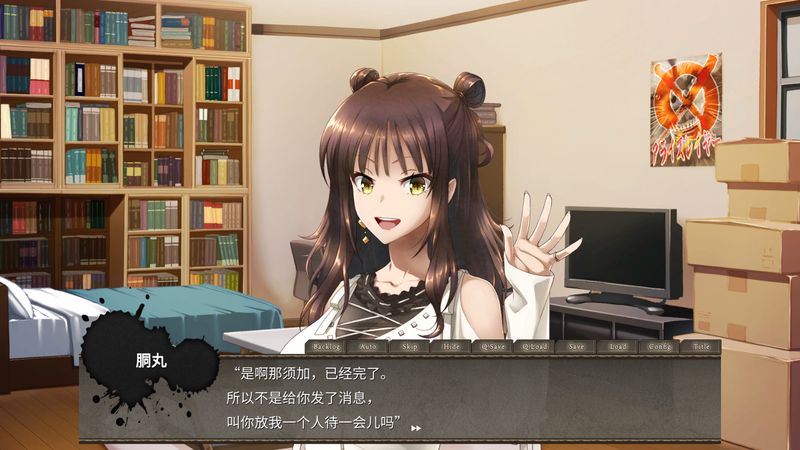
Task: Hide the dialogue window
Action: [451, 346]
